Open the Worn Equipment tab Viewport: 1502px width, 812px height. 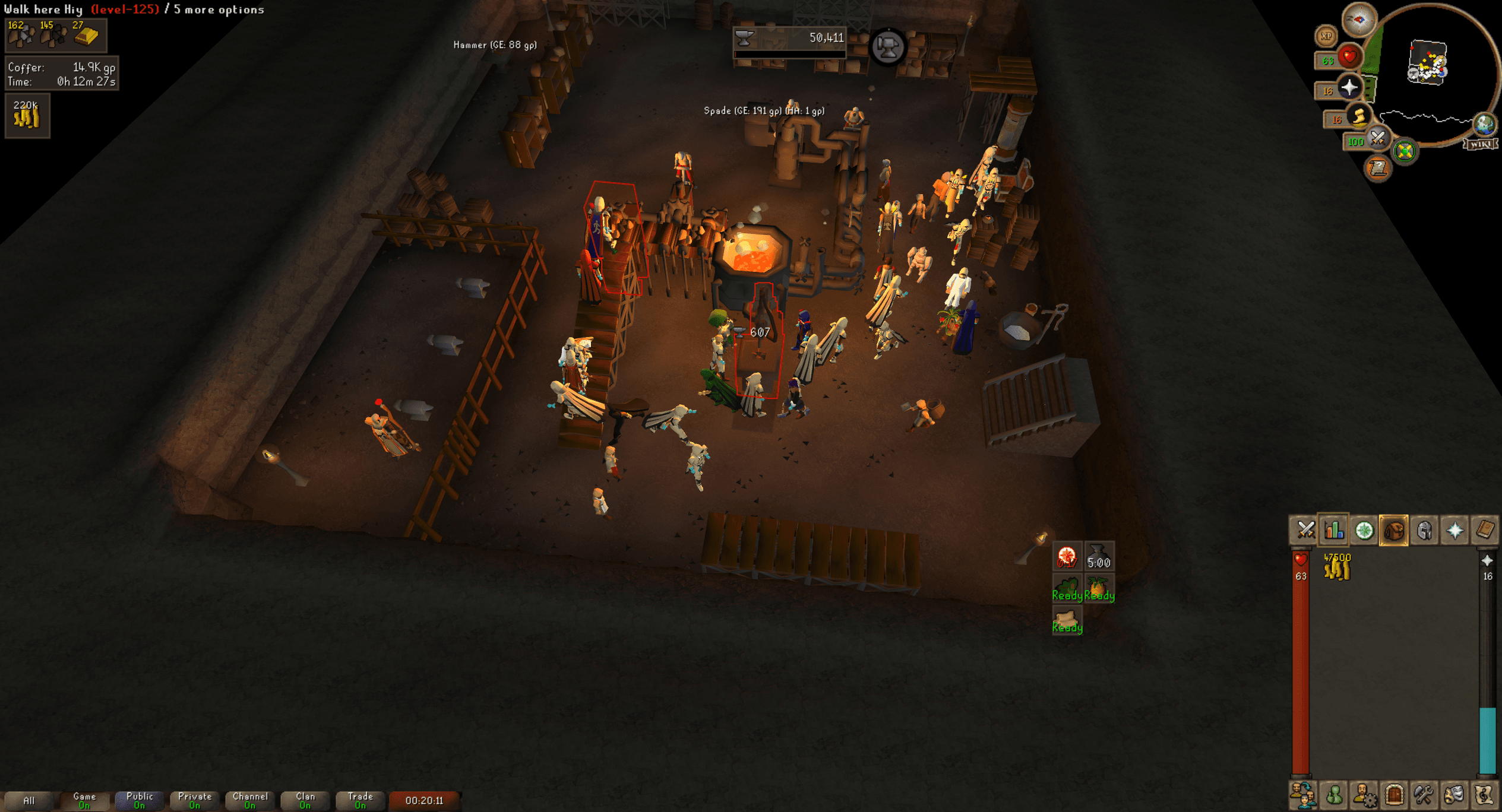click(1424, 531)
